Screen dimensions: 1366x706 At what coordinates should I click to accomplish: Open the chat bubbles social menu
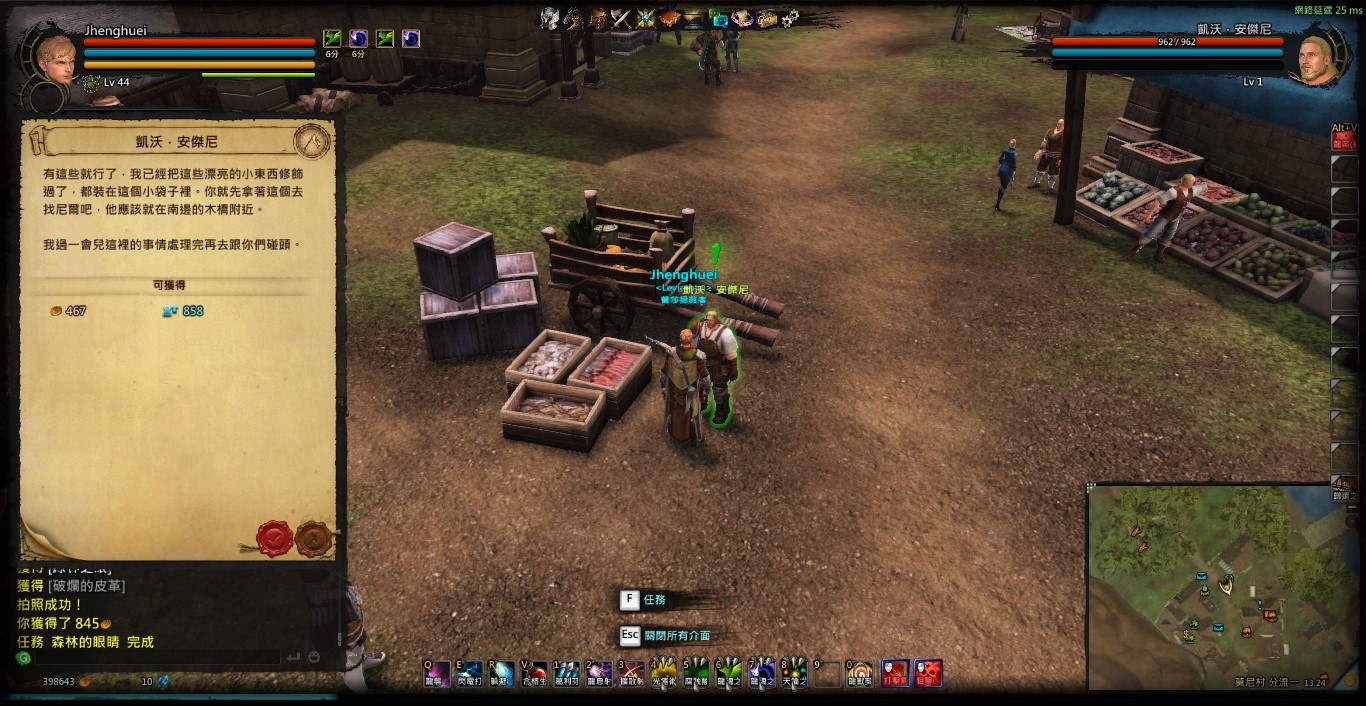click(719, 18)
